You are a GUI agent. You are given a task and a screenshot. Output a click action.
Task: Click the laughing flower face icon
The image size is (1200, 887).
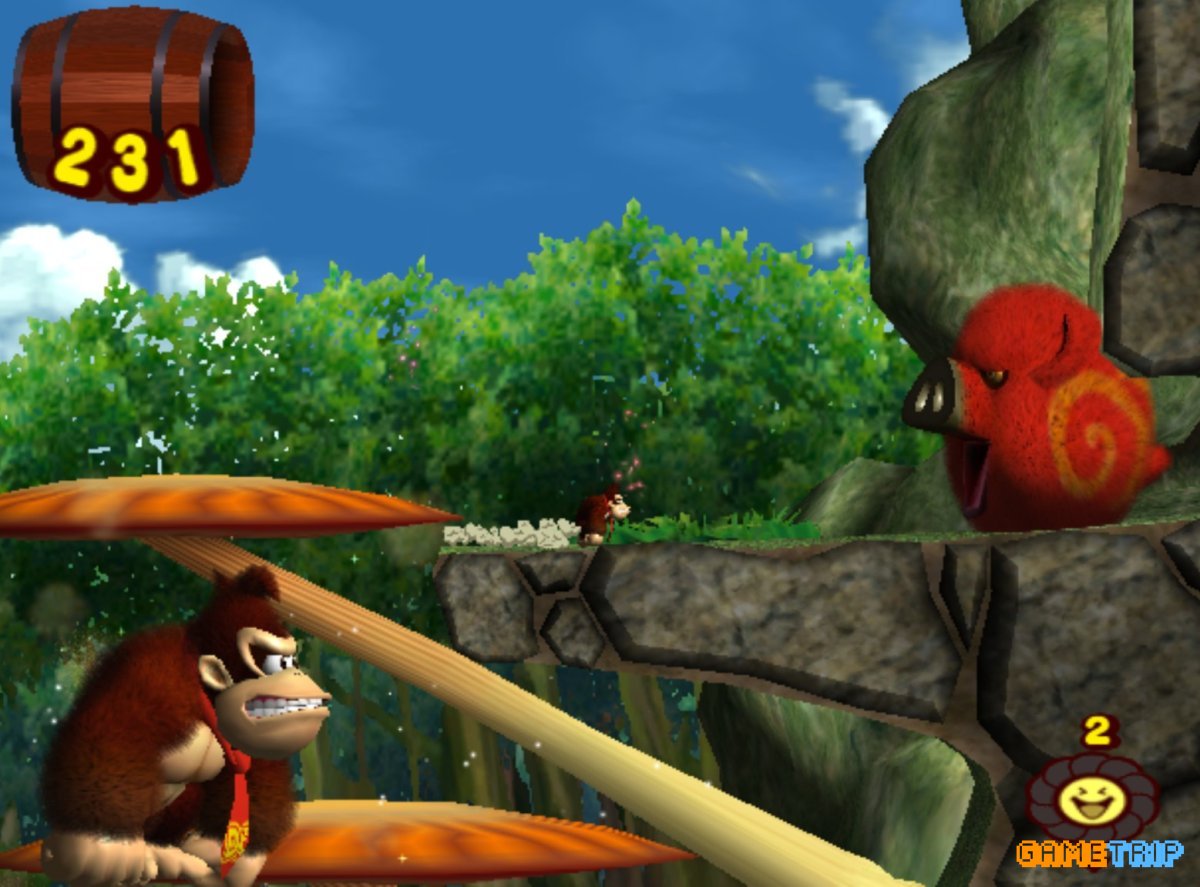[1093, 799]
